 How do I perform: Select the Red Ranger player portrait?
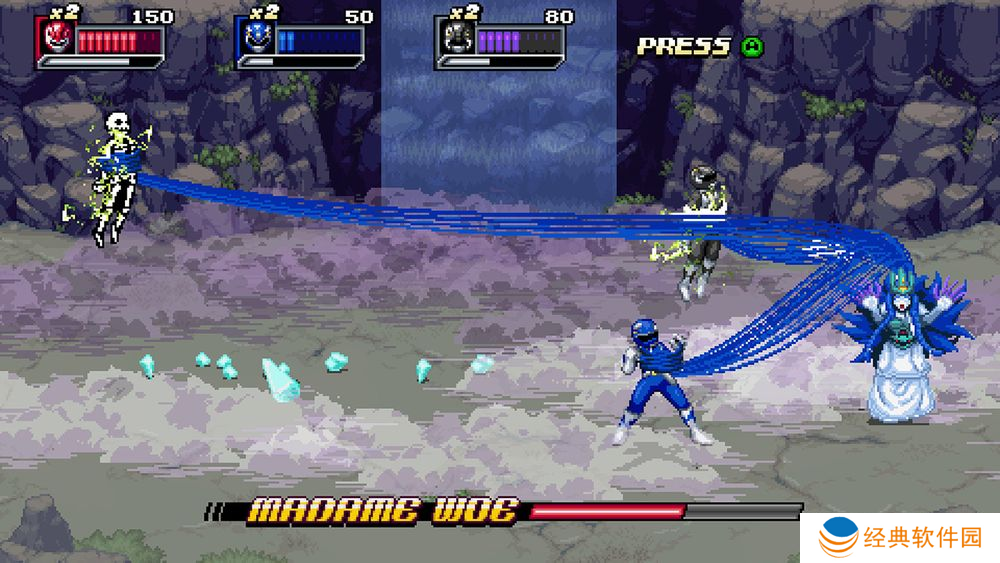[57, 40]
